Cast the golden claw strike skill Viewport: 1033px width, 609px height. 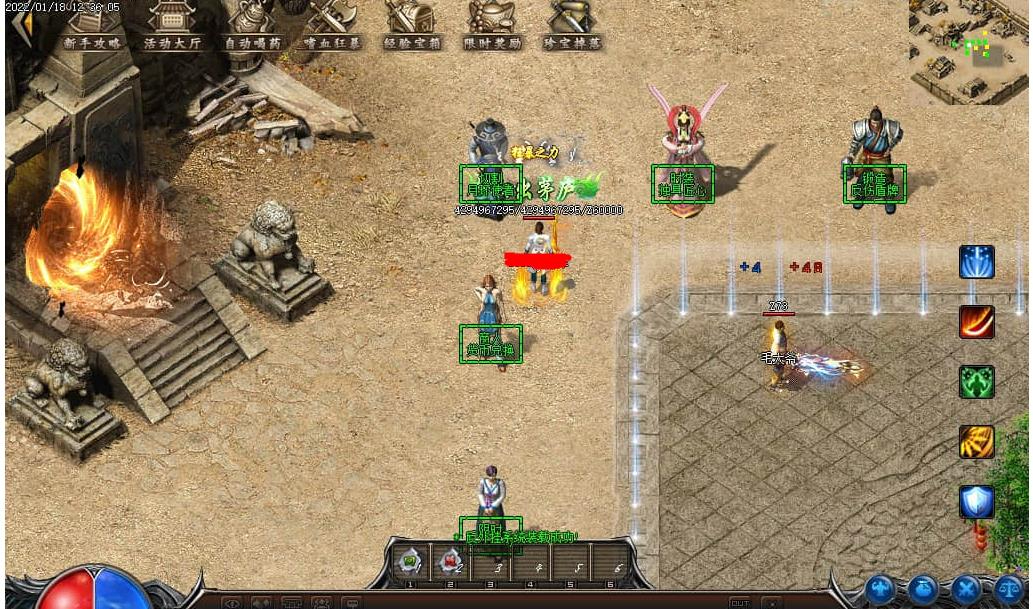click(x=976, y=442)
